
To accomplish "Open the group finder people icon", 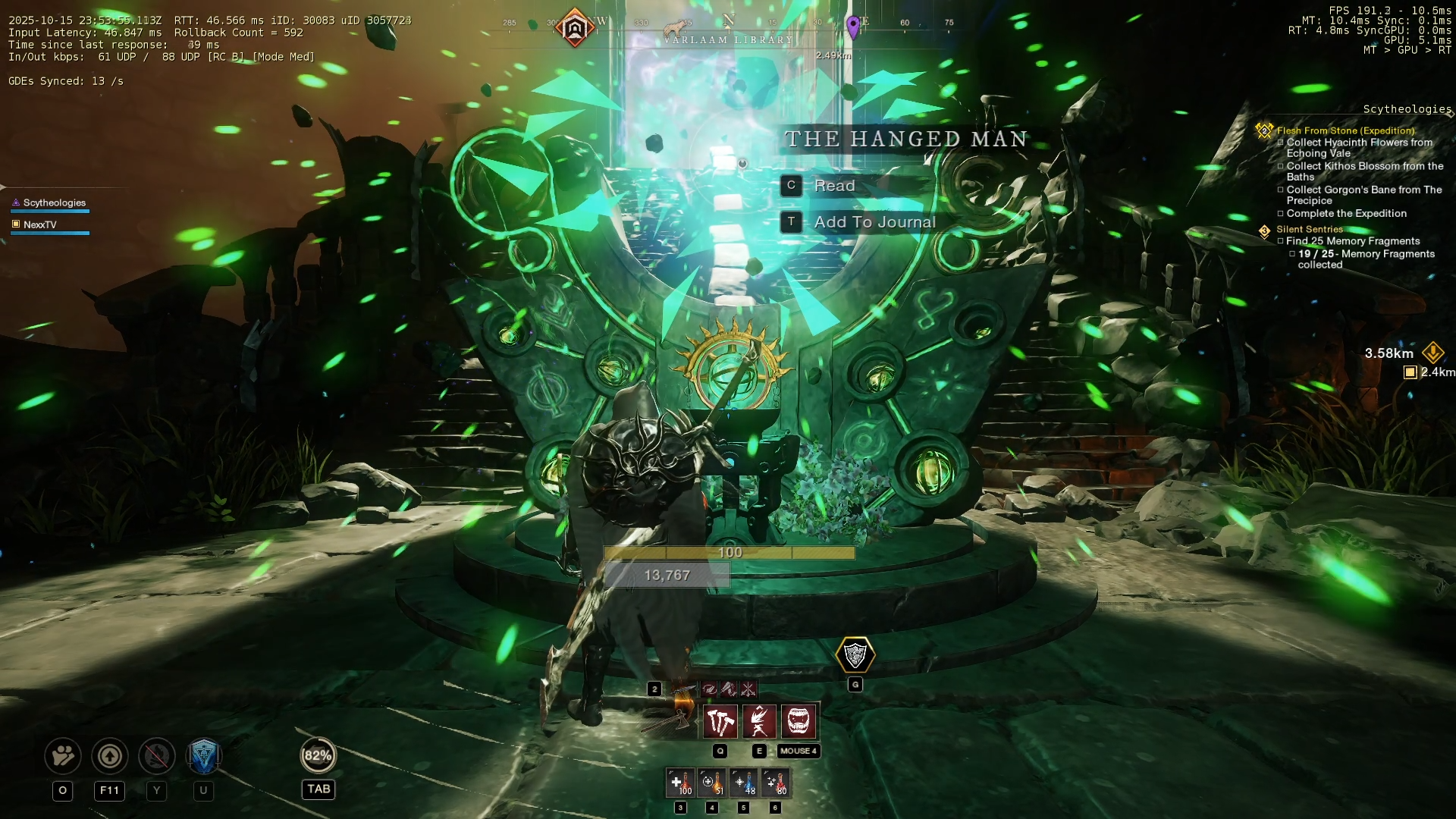I will point(63,756).
